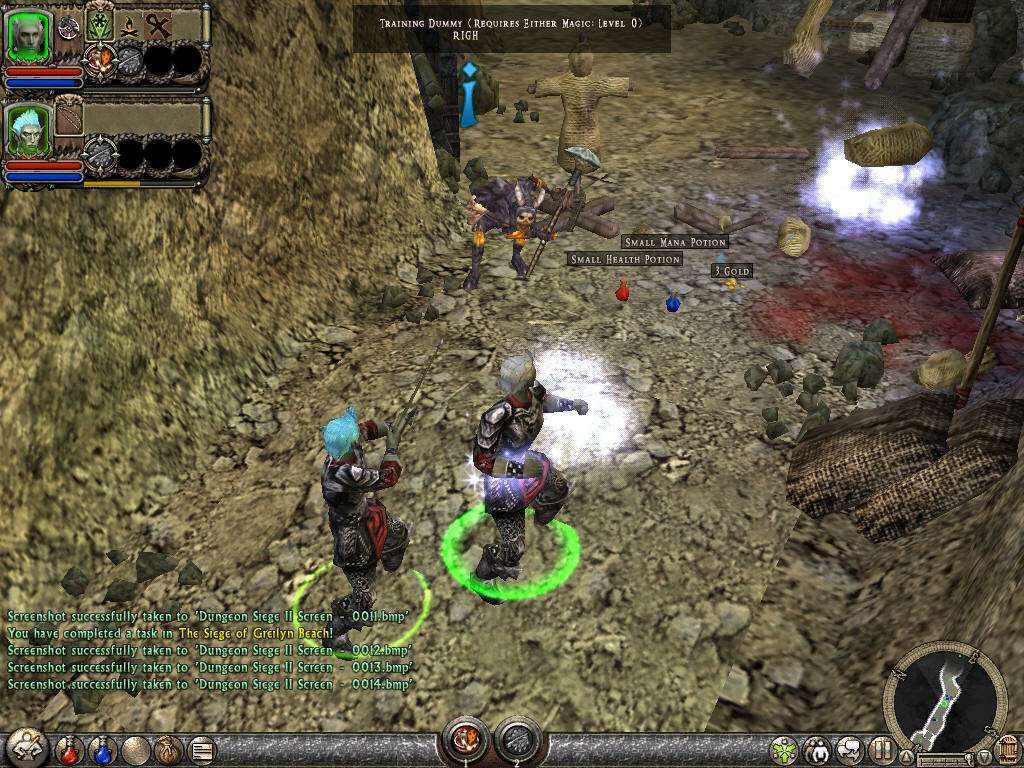Open the journal page button
The width and height of the screenshot is (1024, 768).
[x=201, y=748]
